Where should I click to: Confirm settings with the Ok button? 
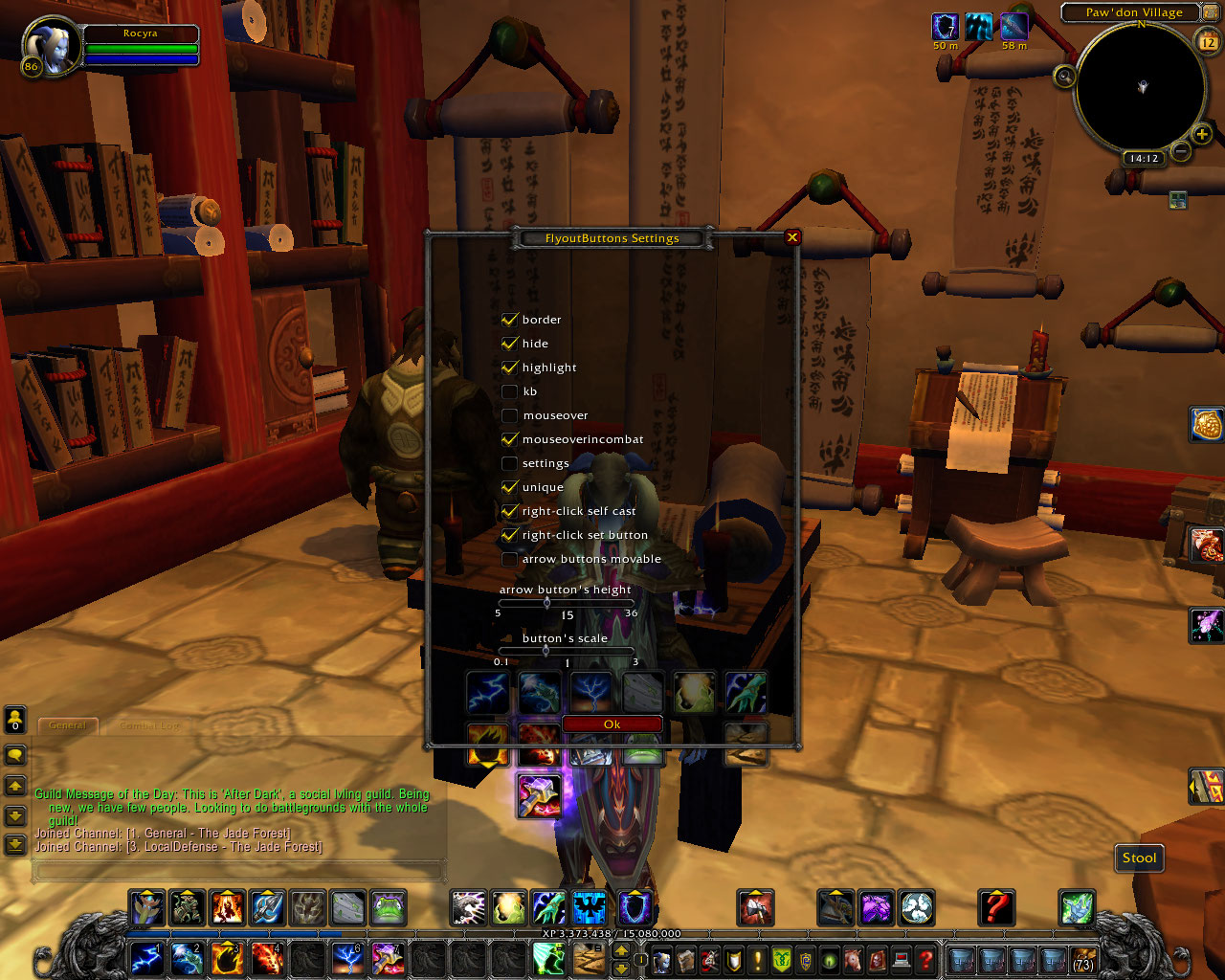click(x=612, y=724)
